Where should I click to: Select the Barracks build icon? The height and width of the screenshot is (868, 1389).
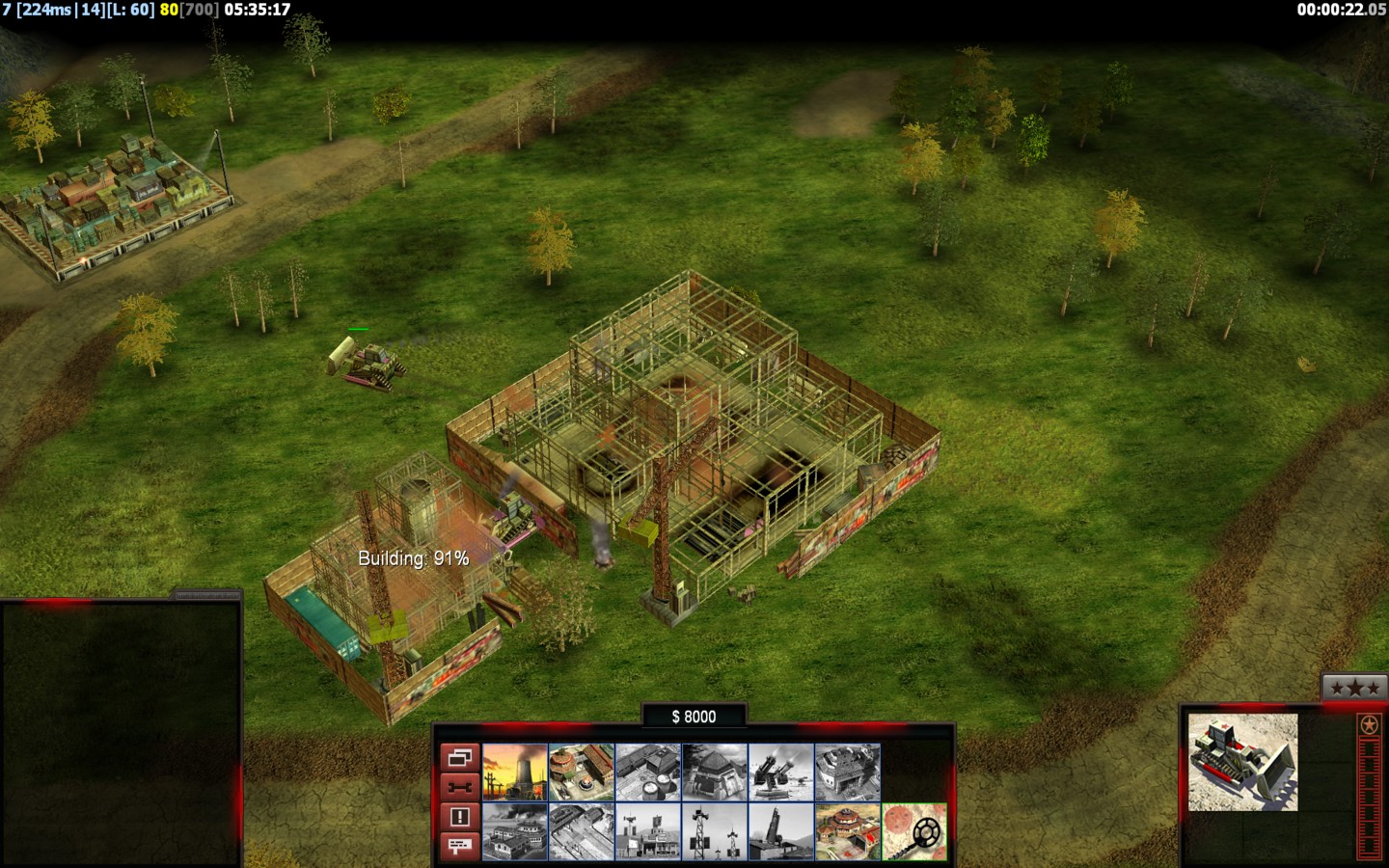coord(581,772)
